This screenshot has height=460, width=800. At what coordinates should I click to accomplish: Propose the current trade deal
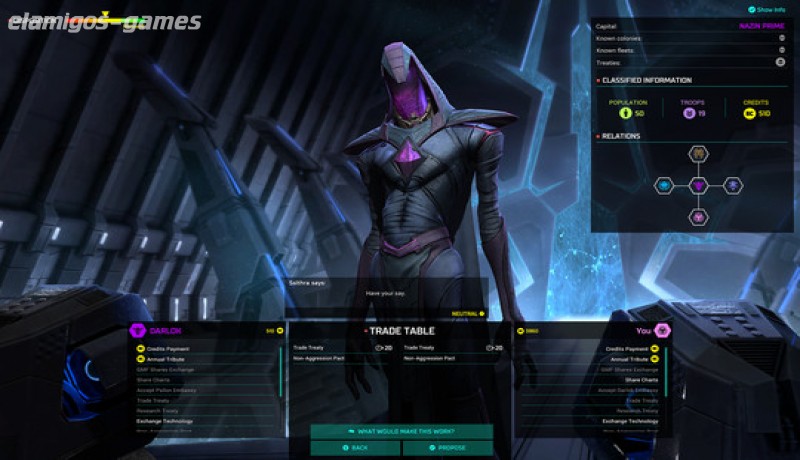(x=447, y=448)
